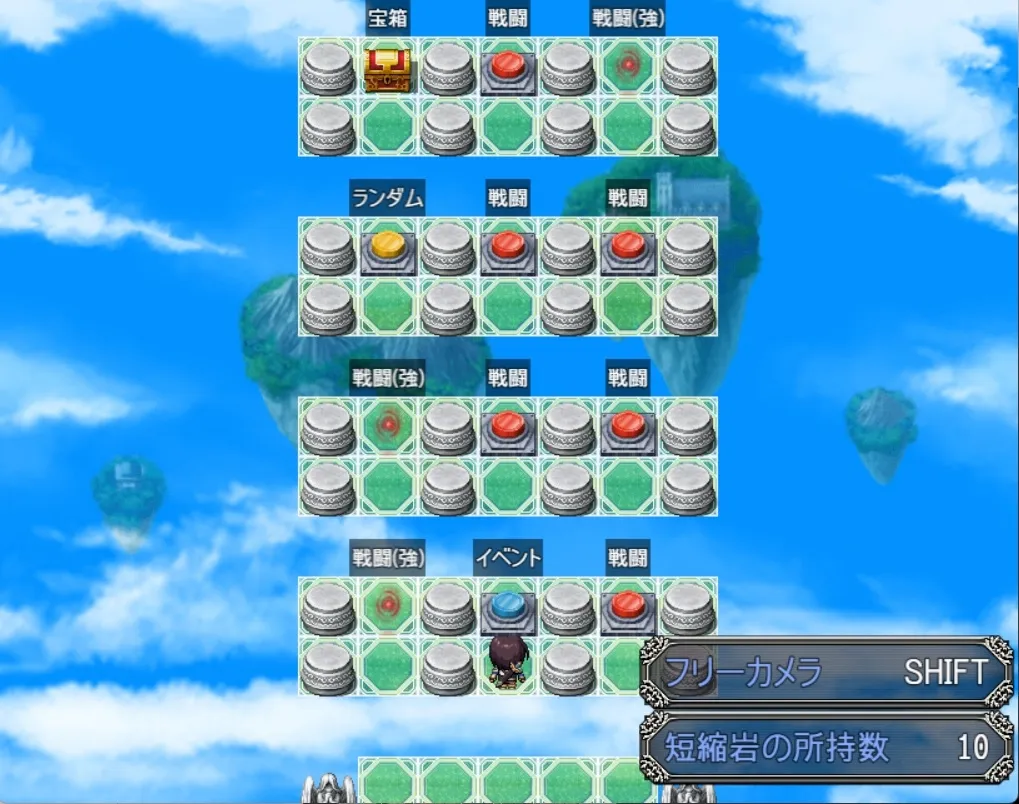Pick the blue イベント node
This screenshot has height=804, width=1019.
click(508, 607)
